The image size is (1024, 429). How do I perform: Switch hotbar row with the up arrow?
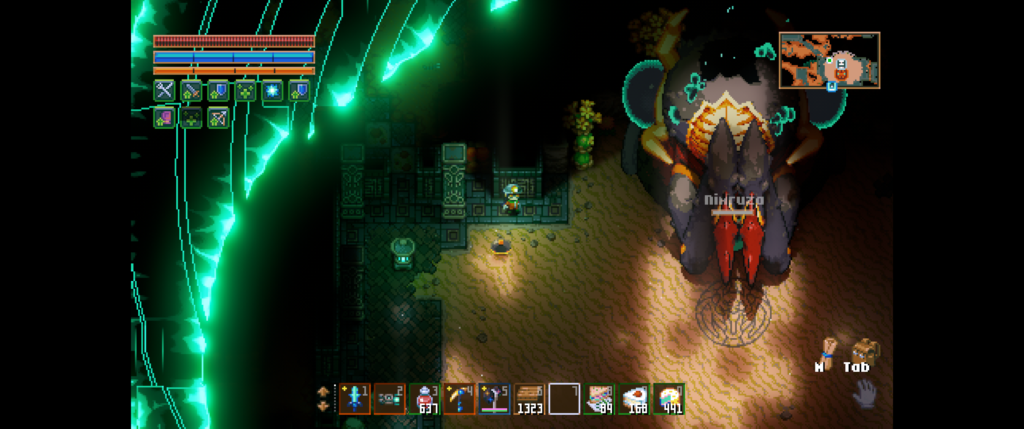click(323, 390)
